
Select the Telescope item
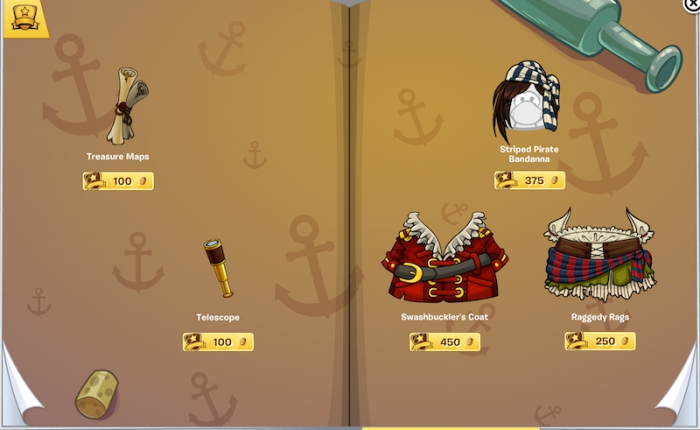click(219, 267)
